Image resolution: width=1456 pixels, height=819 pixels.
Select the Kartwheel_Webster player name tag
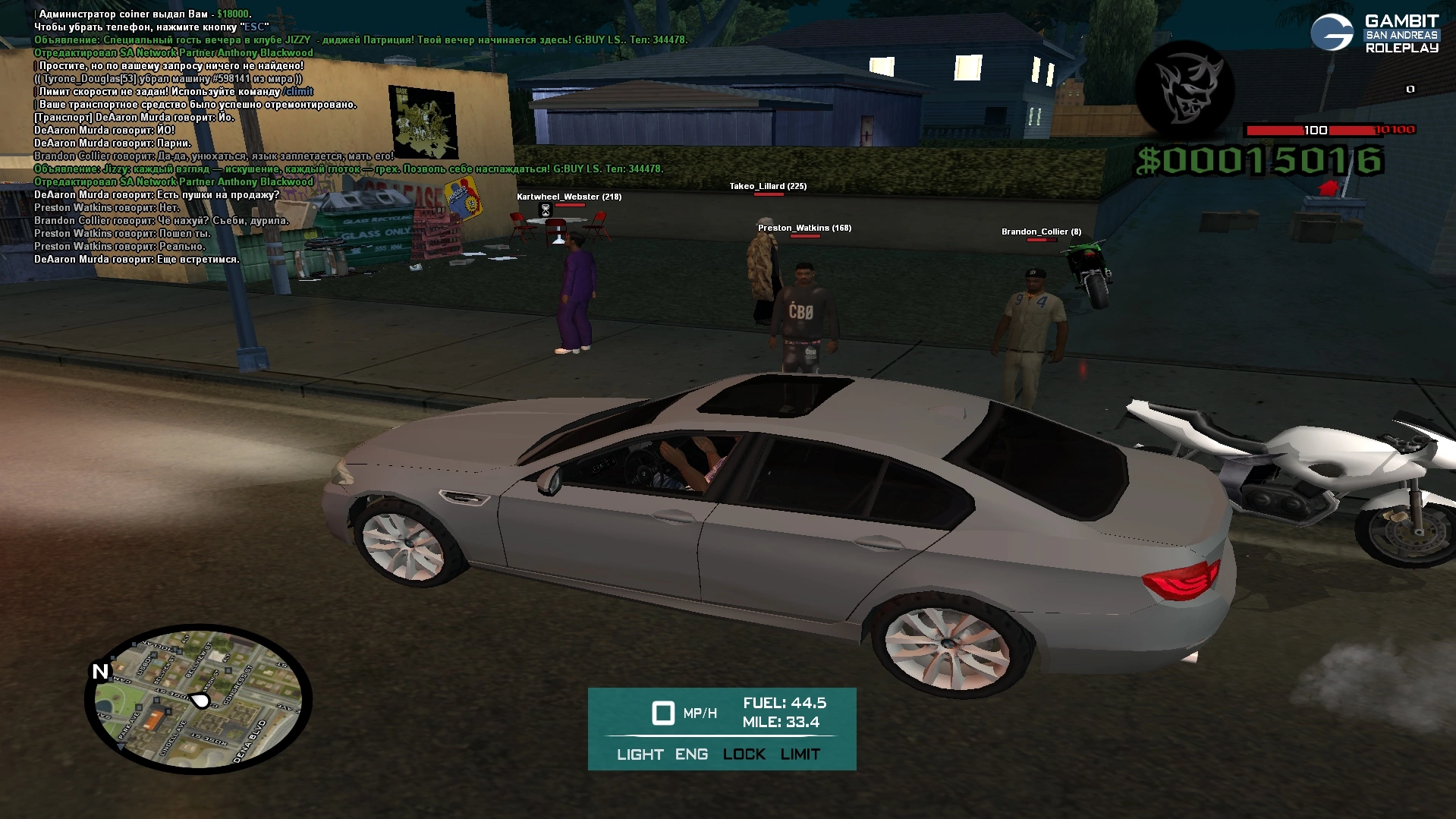(x=569, y=197)
